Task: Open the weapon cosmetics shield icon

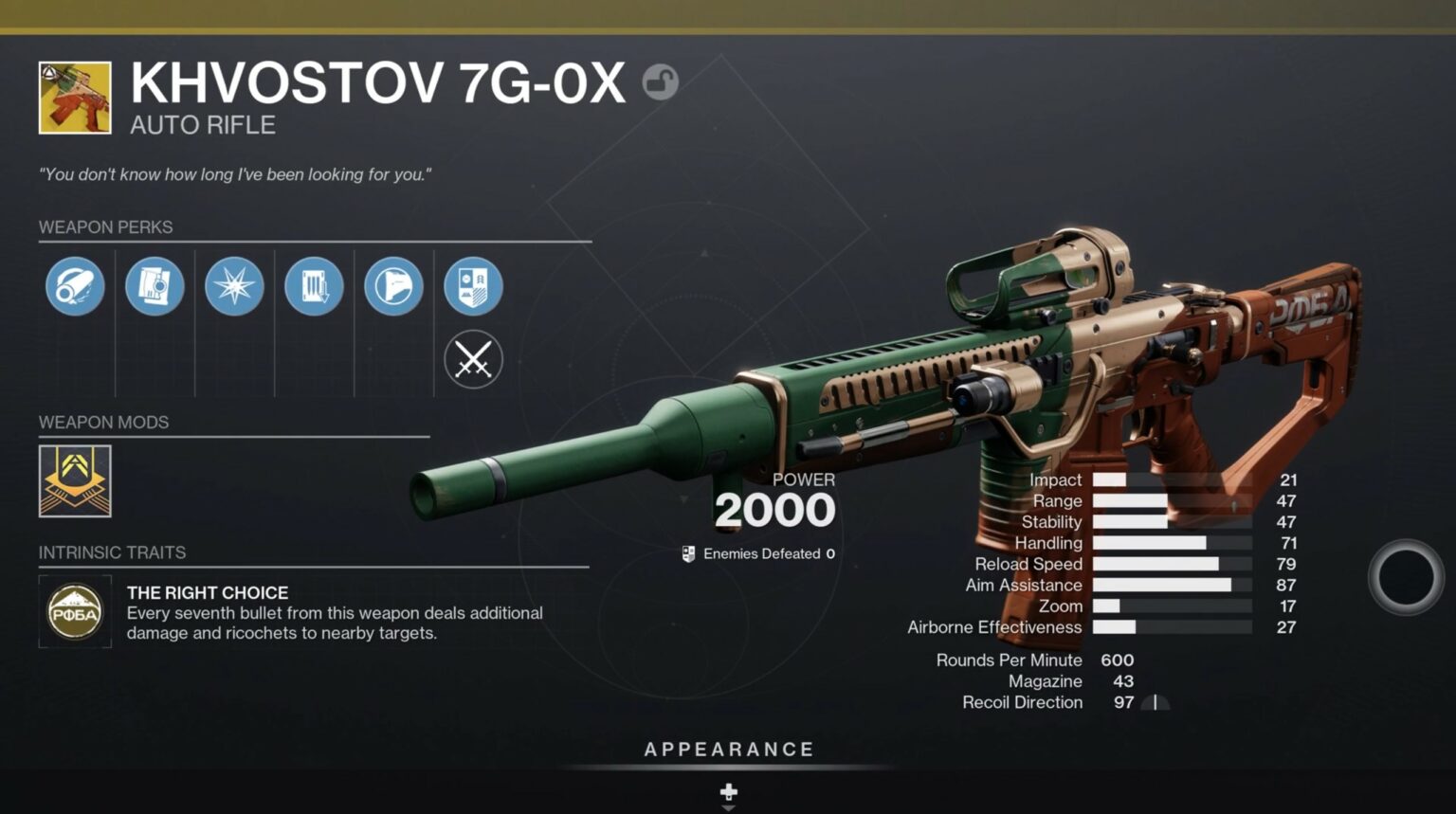Action: coord(474,286)
